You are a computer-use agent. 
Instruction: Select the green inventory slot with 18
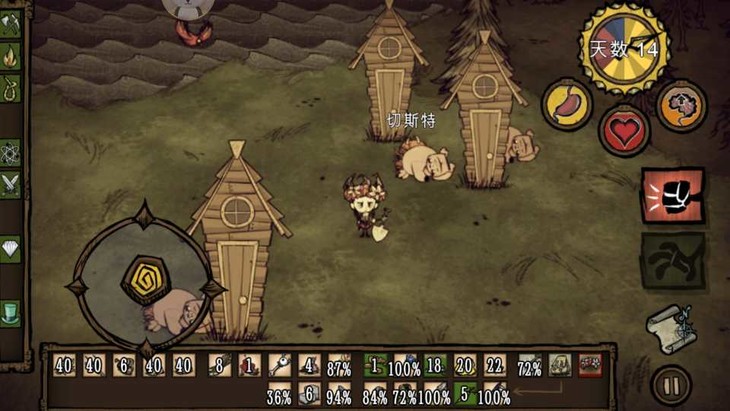click(x=433, y=366)
